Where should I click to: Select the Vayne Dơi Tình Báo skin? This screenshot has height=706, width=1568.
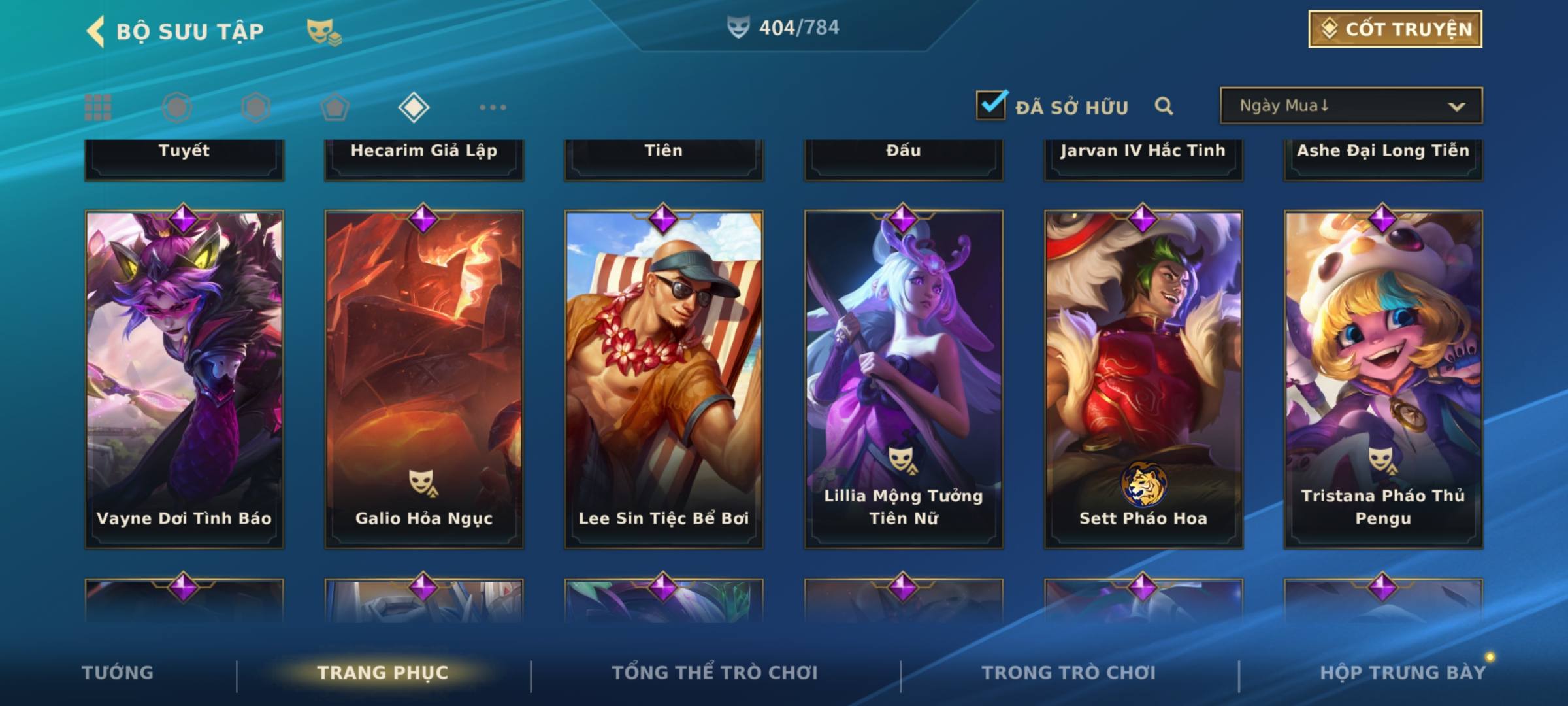point(184,379)
